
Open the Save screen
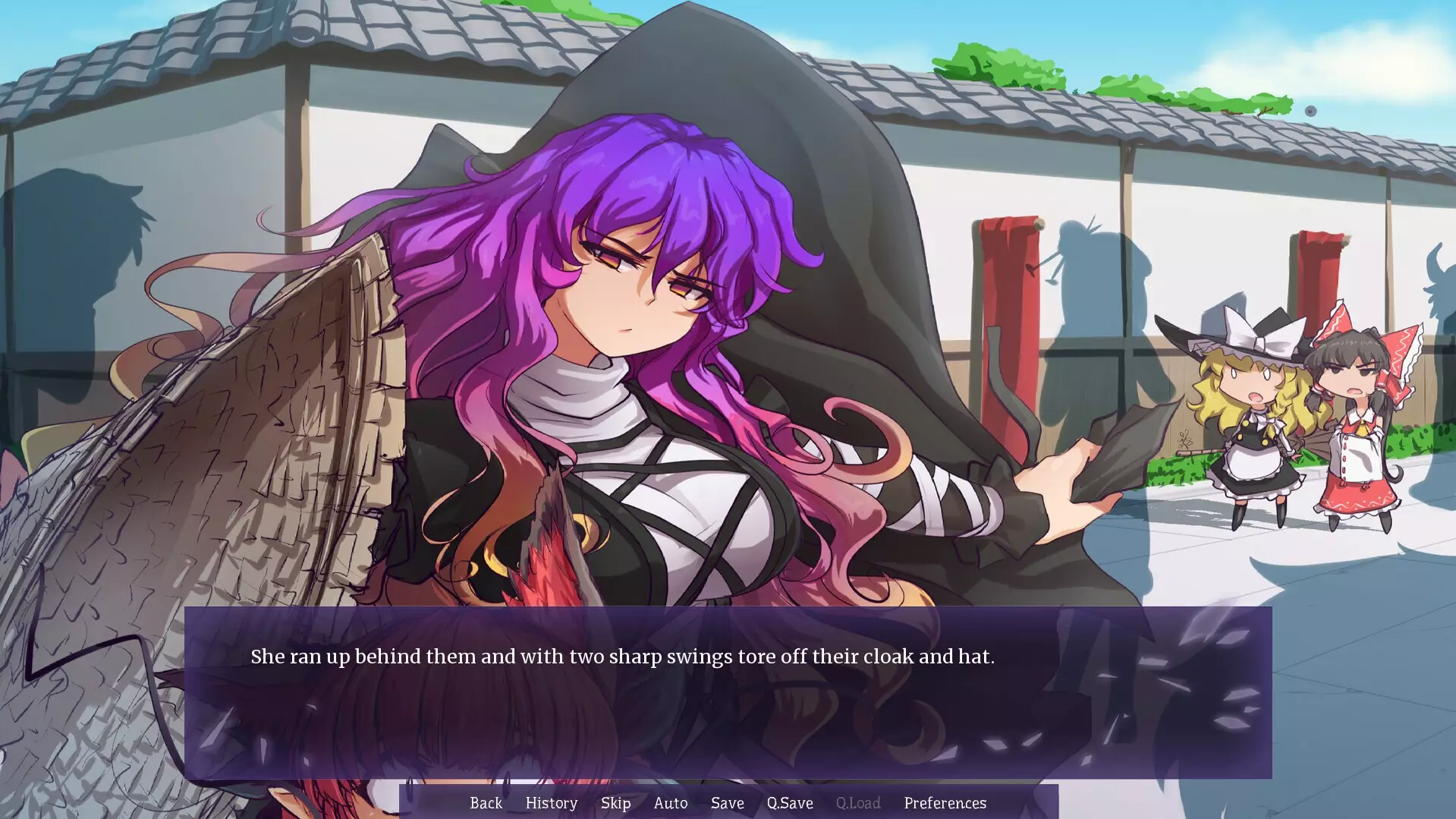click(727, 803)
